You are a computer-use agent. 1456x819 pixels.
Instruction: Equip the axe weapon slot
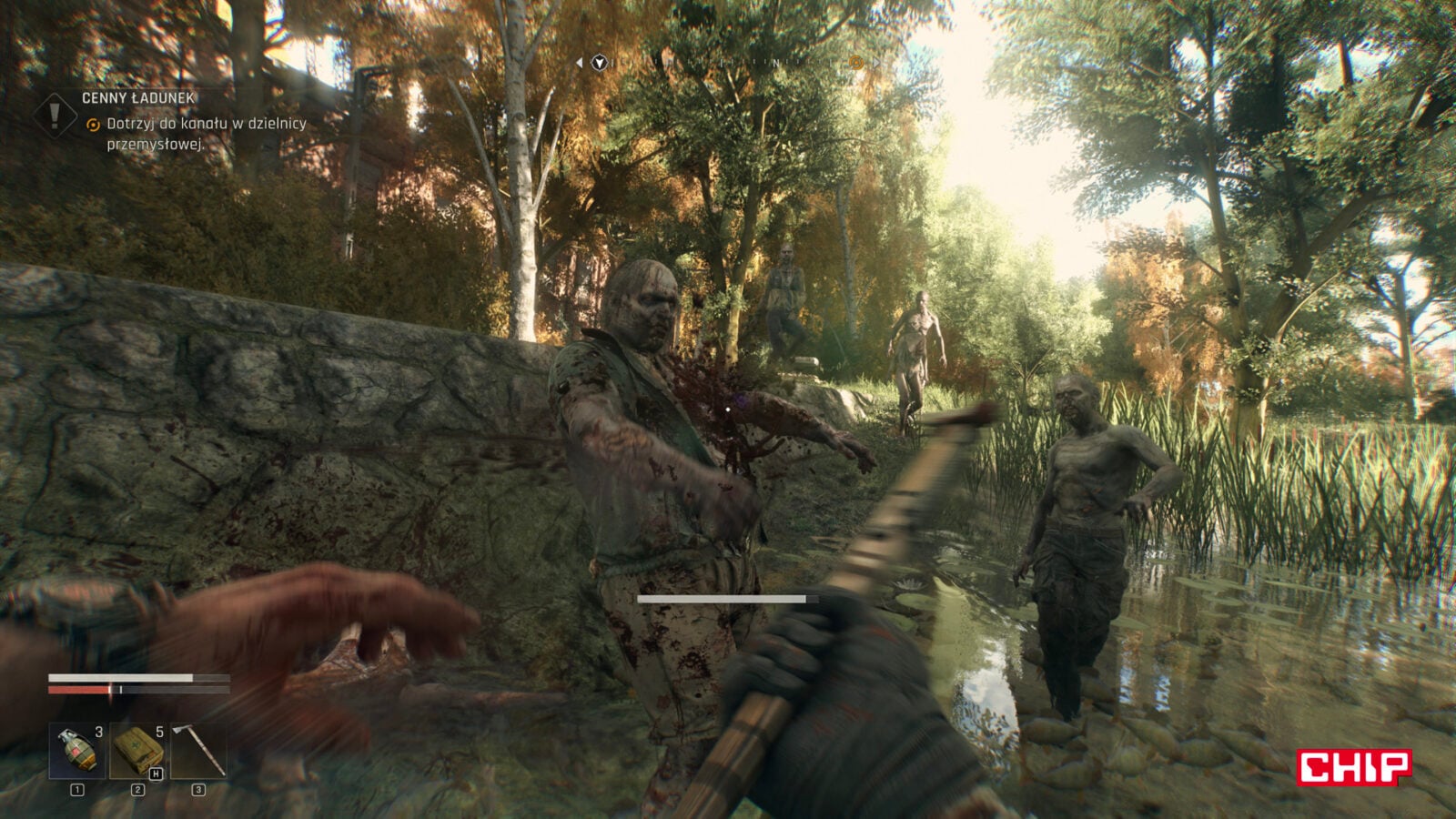coord(198,751)
